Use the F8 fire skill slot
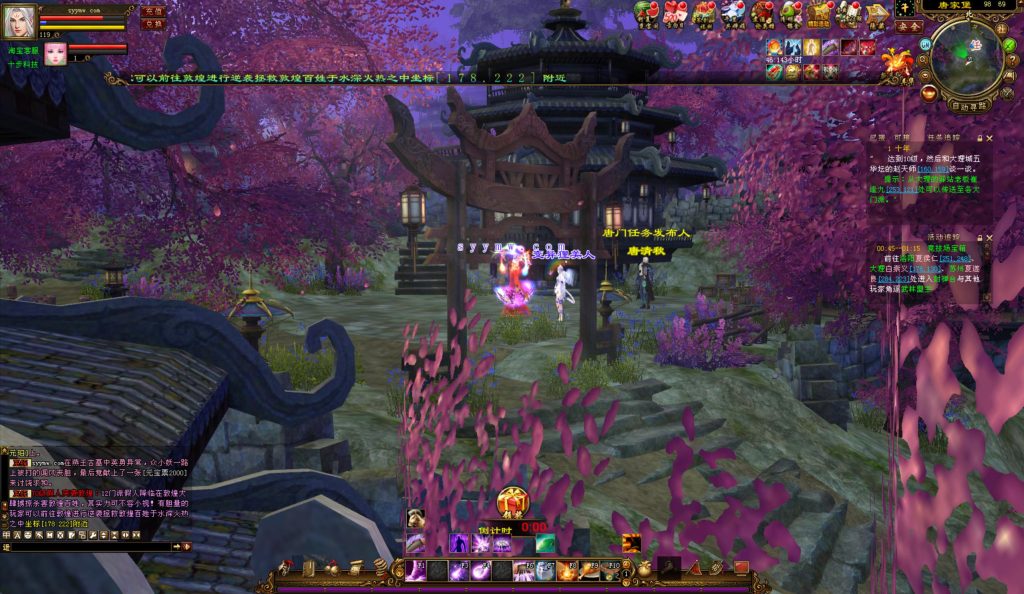Screen dimensions: 1024x594 click(568, 570)
